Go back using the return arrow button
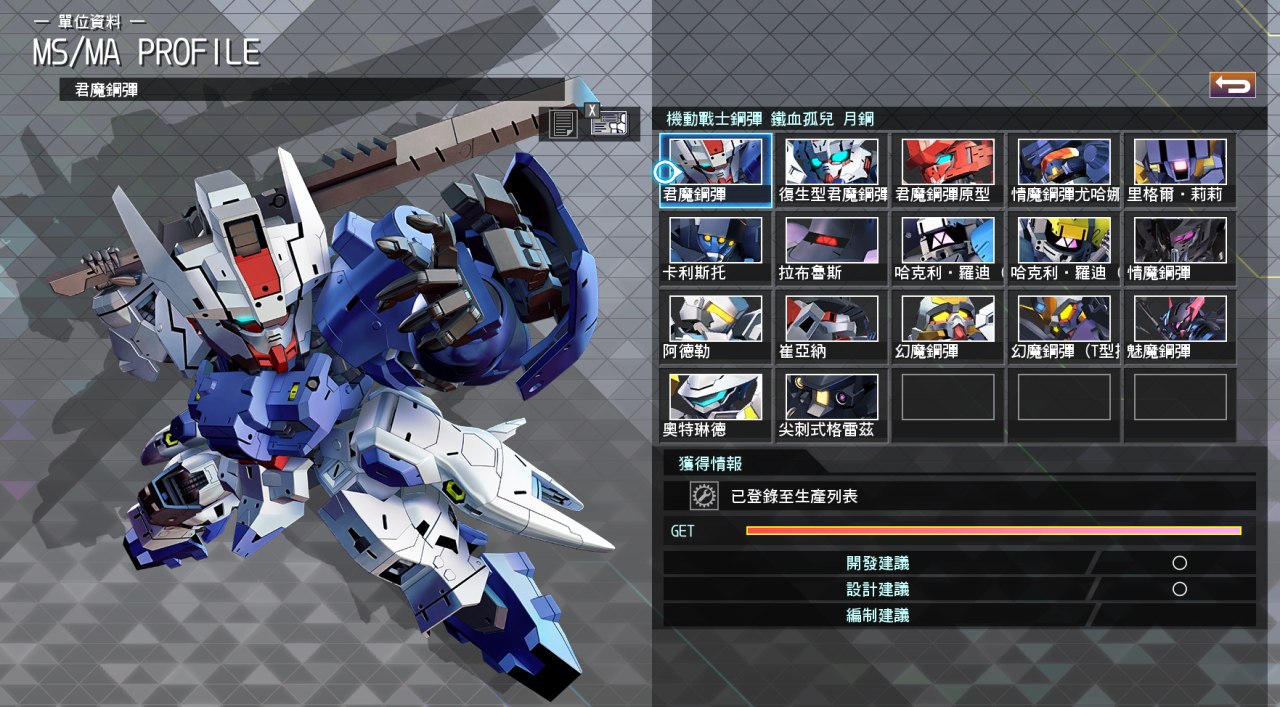Screen dimensions: 1280x707 [x=1232, y=85]
